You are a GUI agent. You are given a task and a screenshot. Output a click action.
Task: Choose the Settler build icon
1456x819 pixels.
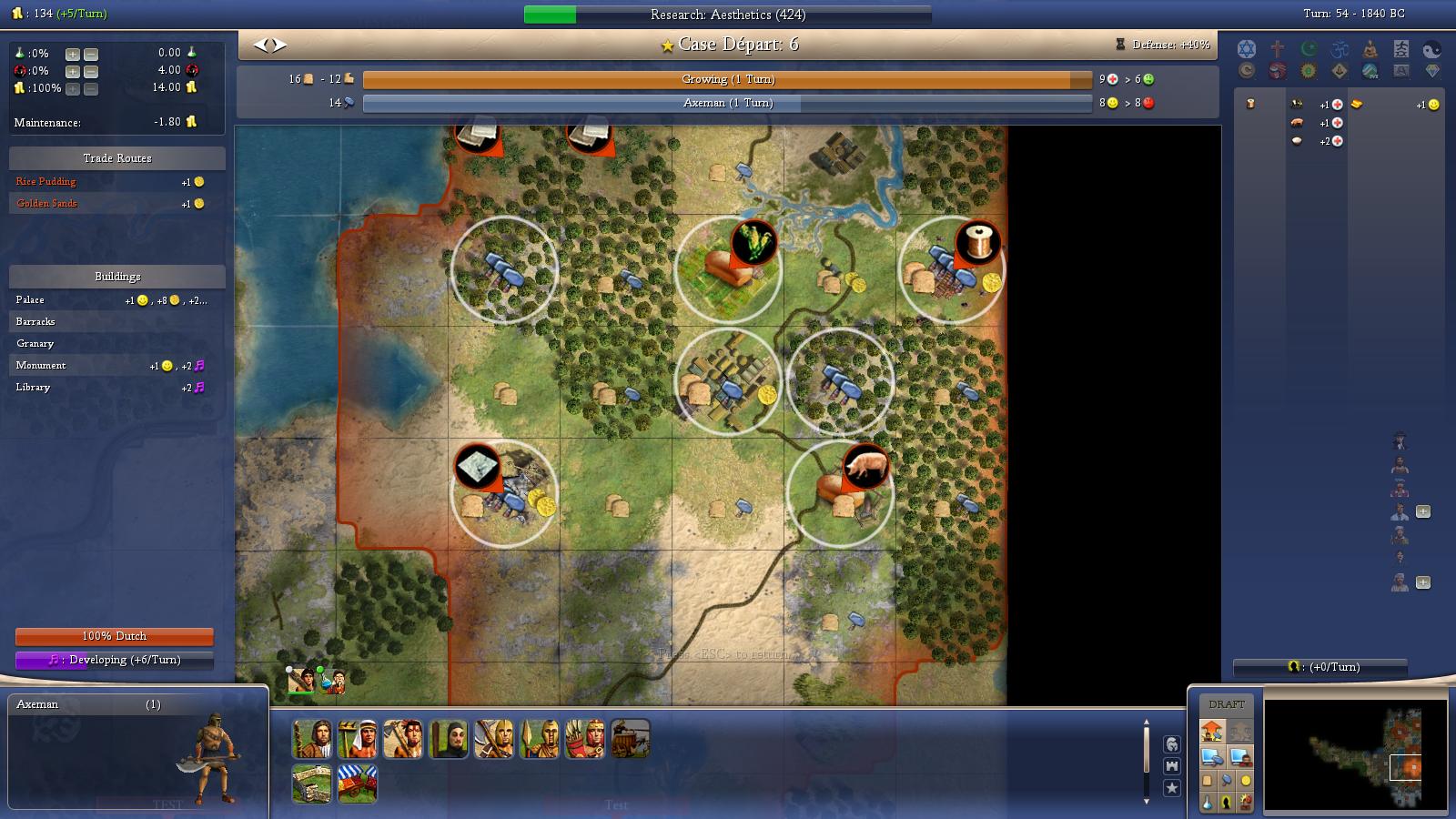tap(311, 739)
